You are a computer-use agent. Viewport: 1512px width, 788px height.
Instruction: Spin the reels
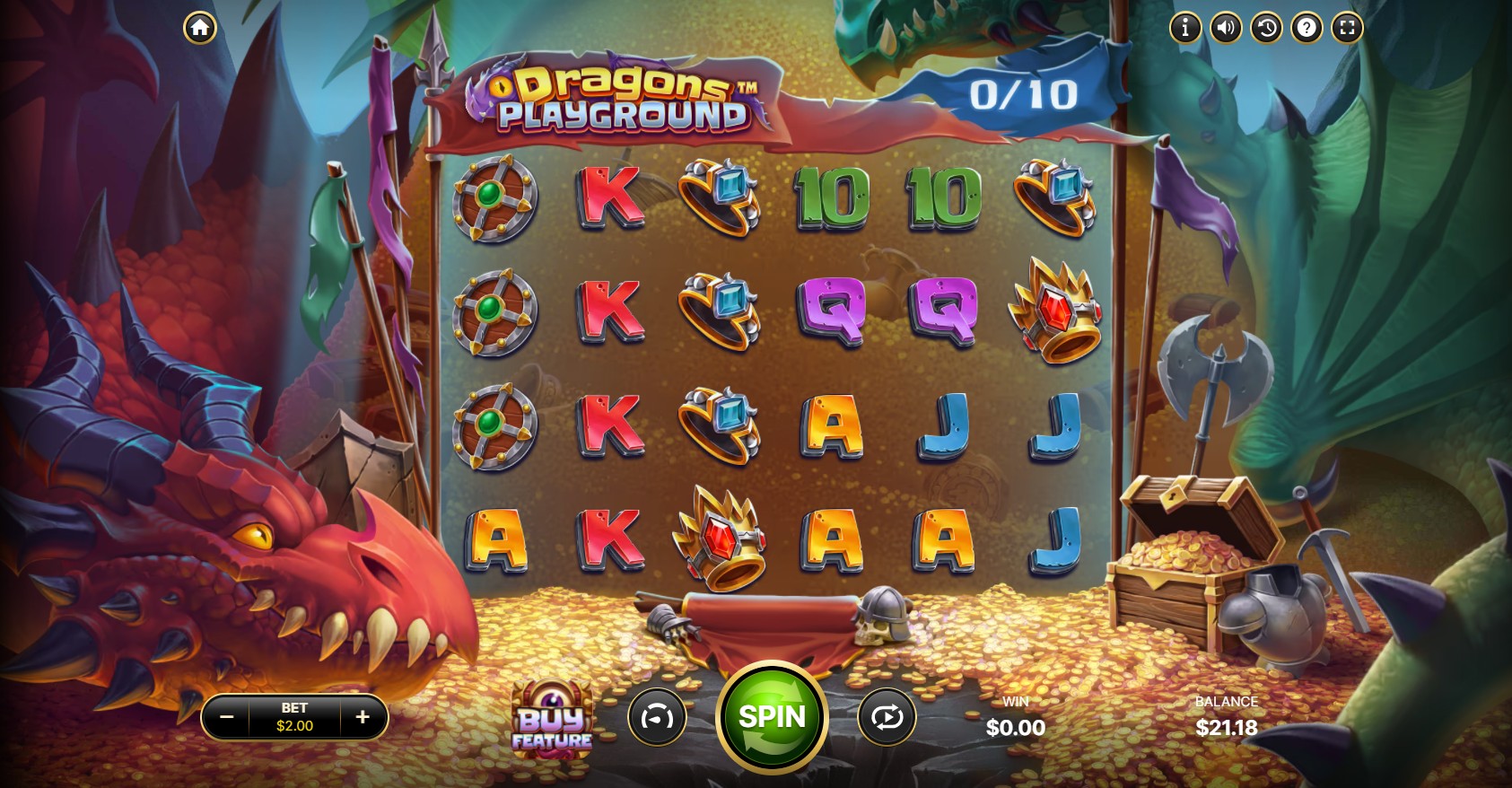click(772, 717)
